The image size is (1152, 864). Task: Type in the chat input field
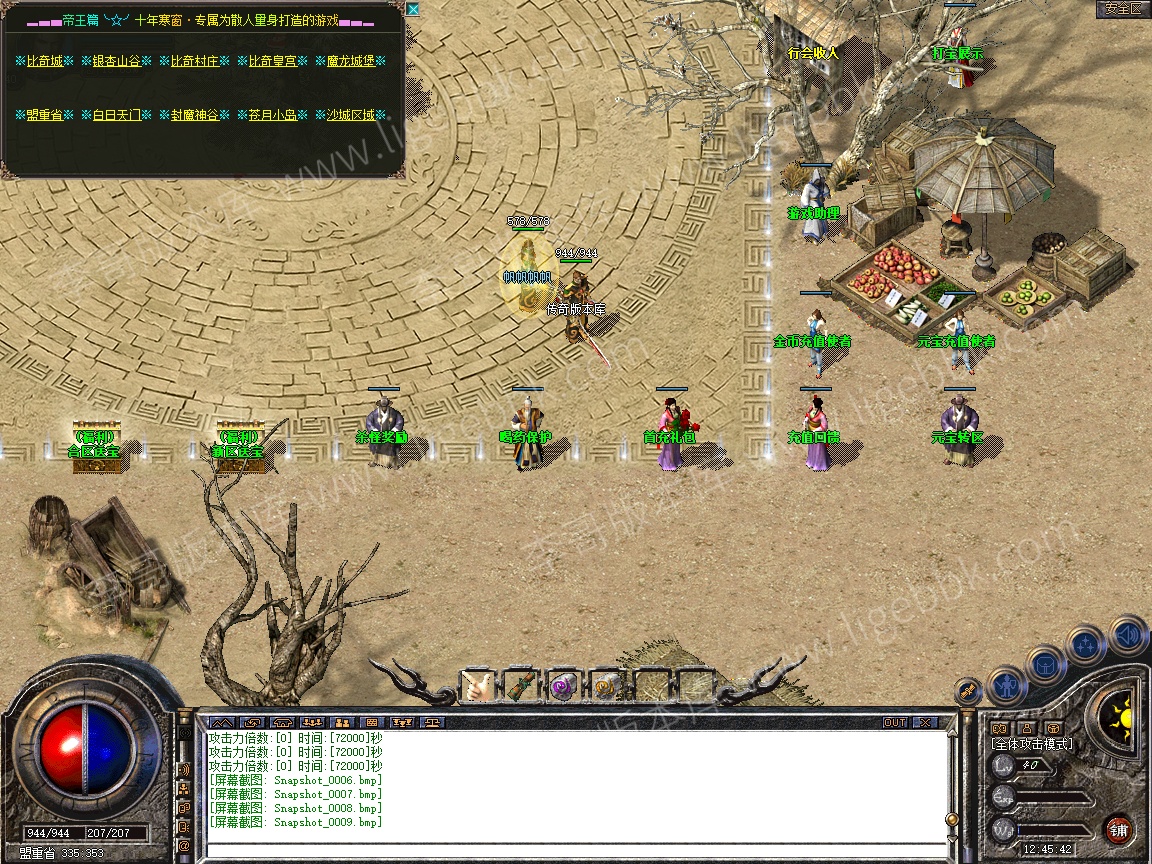click(575, 850)
